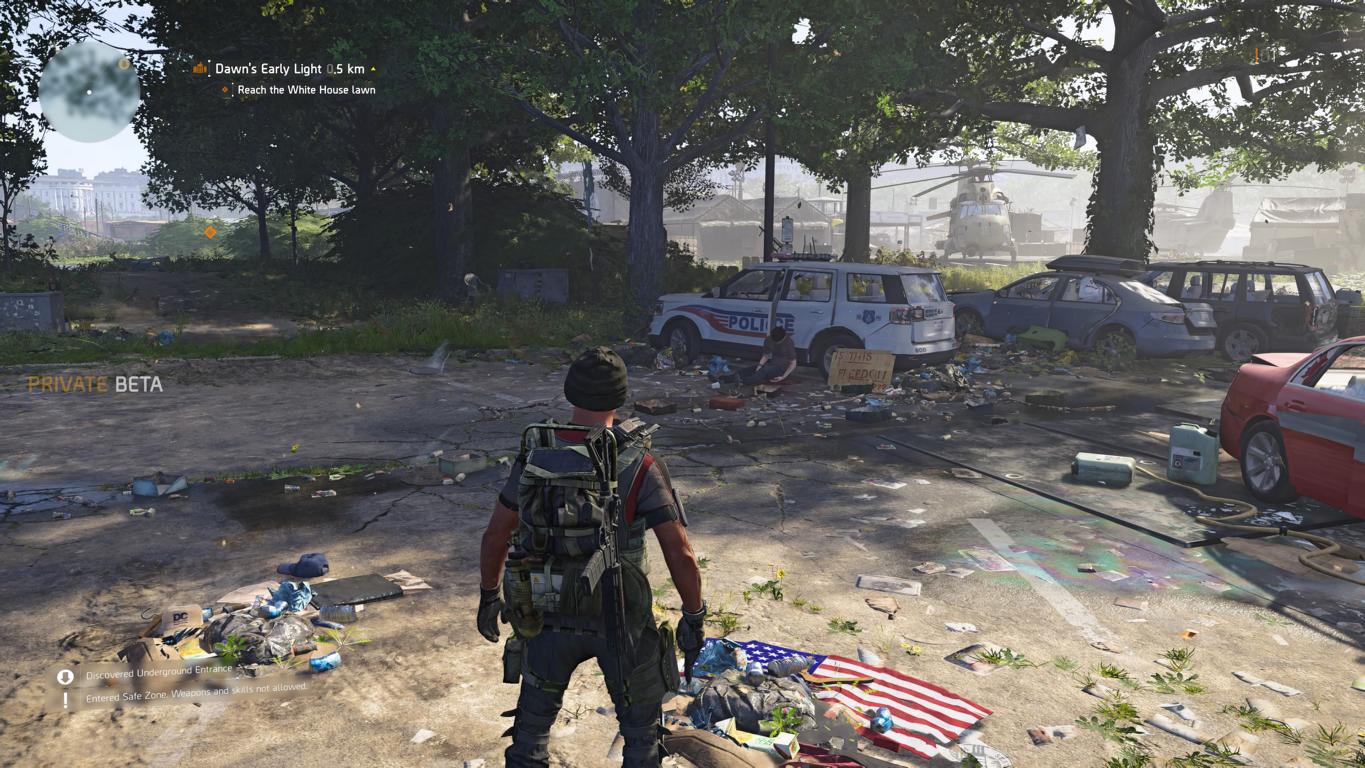The width and height of the screenshot is (1365, 768).
Task: Click the Reach the White House lawn objective
Action: click(306, 90)
